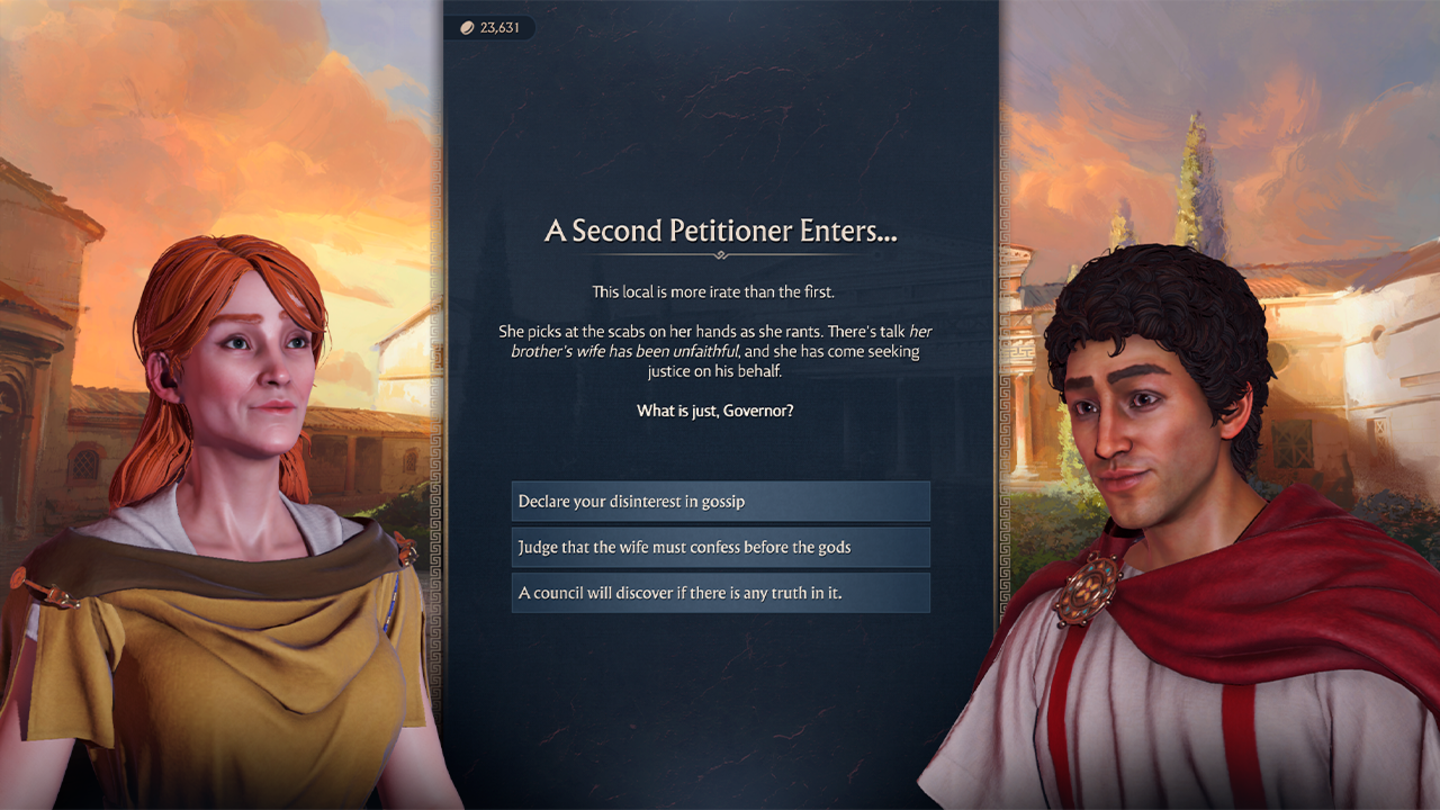Click the ornamental divider under the title
Screen dimensions: 1440x810
pyautogui.click(x=719, y=254)
